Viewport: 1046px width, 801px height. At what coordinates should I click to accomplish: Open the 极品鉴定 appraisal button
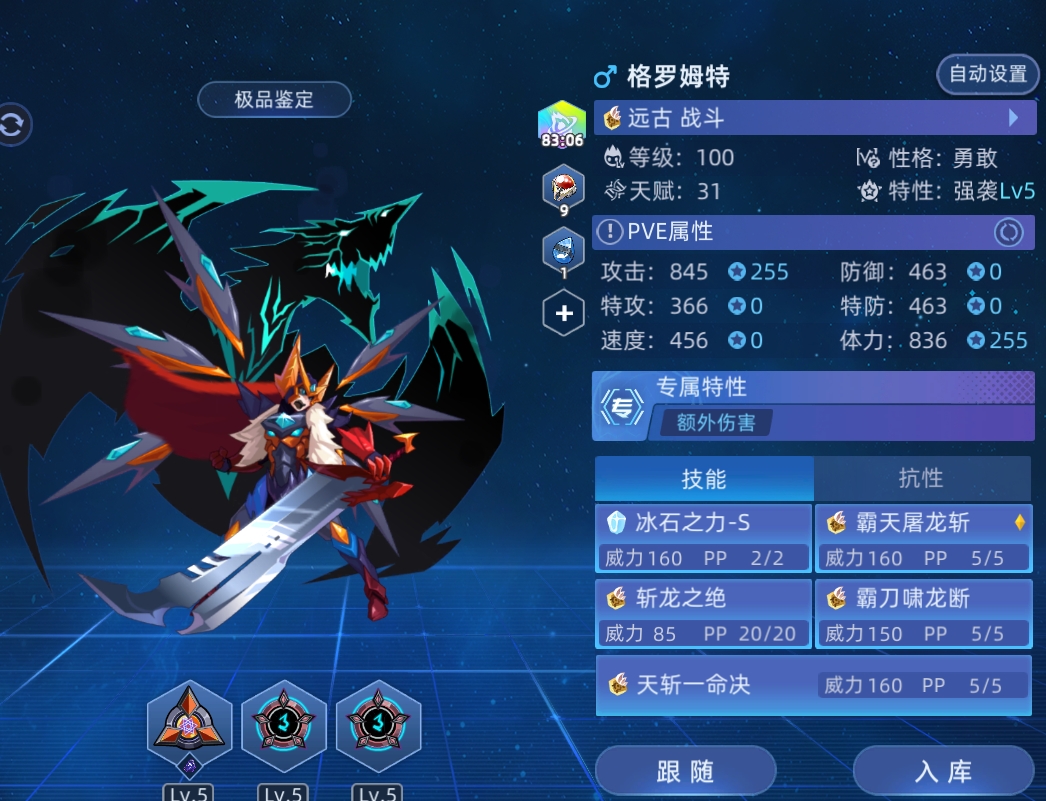[274, 99]
